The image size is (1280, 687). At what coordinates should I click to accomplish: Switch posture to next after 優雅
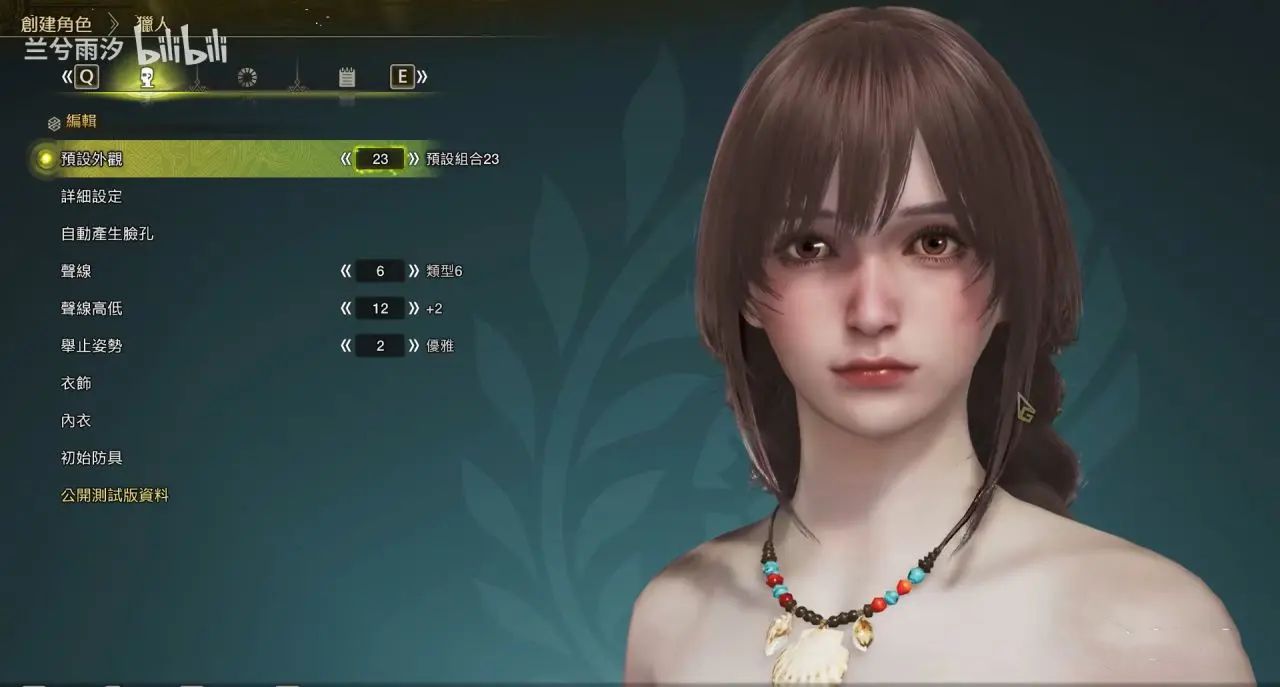click(x=414, y=346)
